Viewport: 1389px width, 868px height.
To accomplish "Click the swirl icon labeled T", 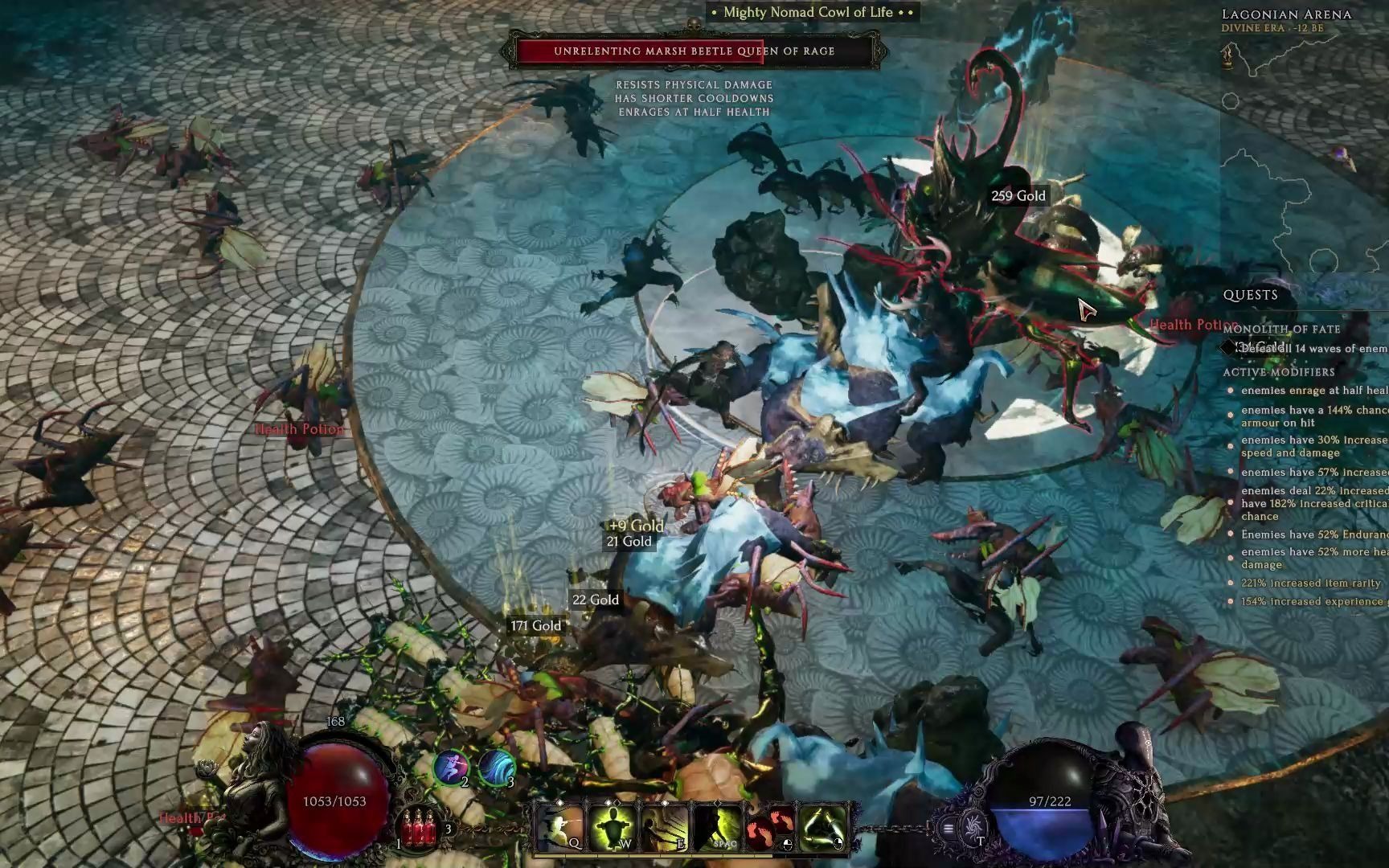I will click(974, 827).
